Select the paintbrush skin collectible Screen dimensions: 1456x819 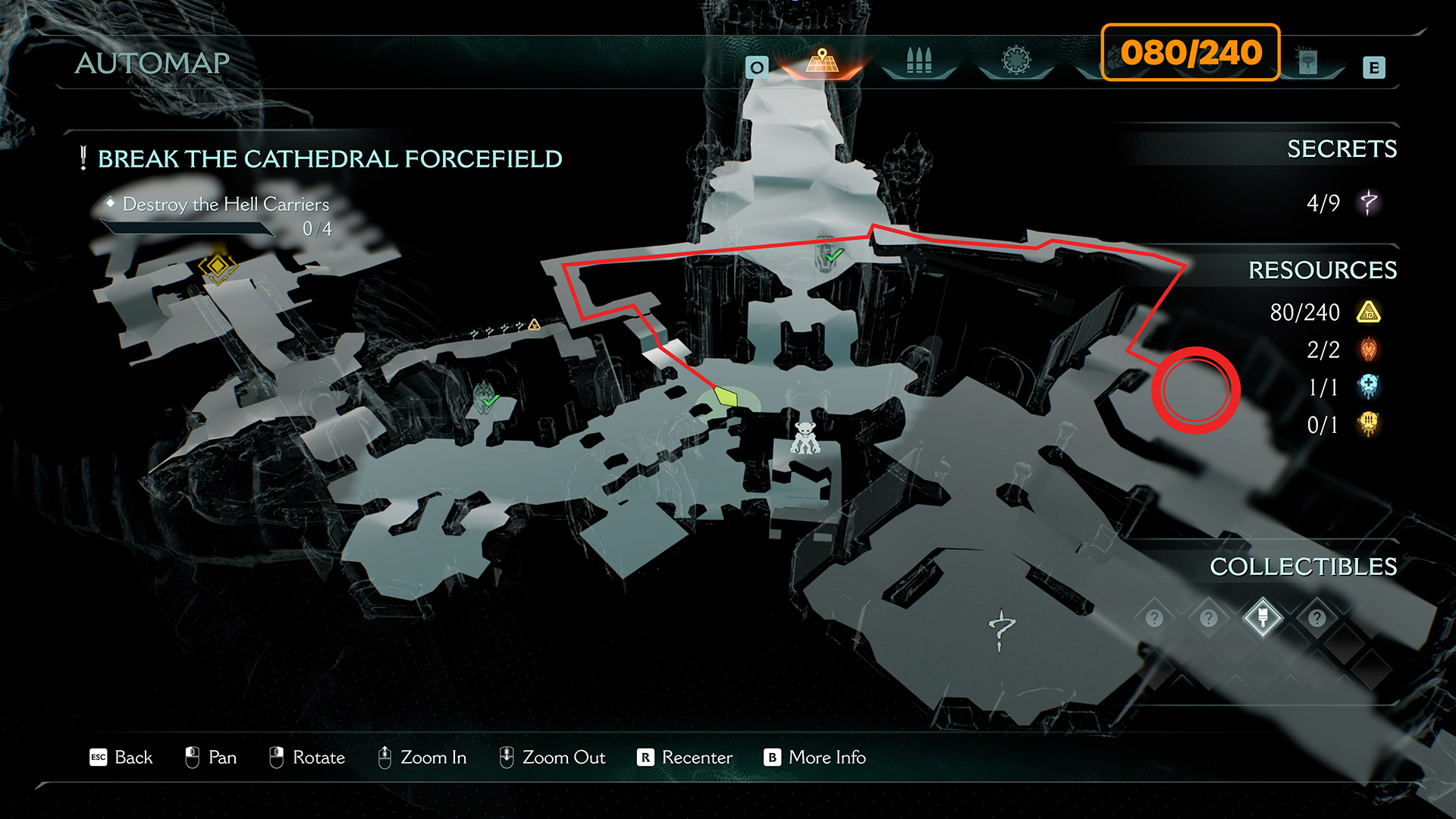pyautogui.click(x=1263, y=617)
